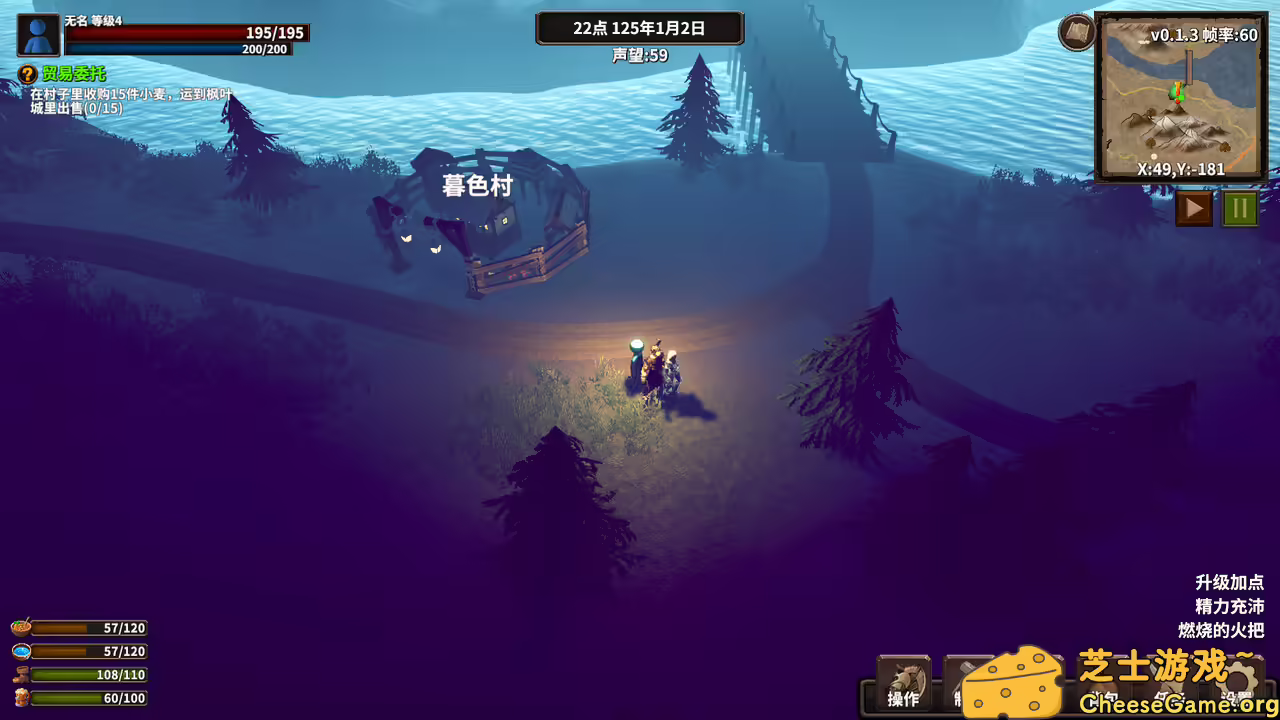Click the thirst water bowl icon
The width and height of the screenshot is (1280, 720).
(x=21, y=650)
